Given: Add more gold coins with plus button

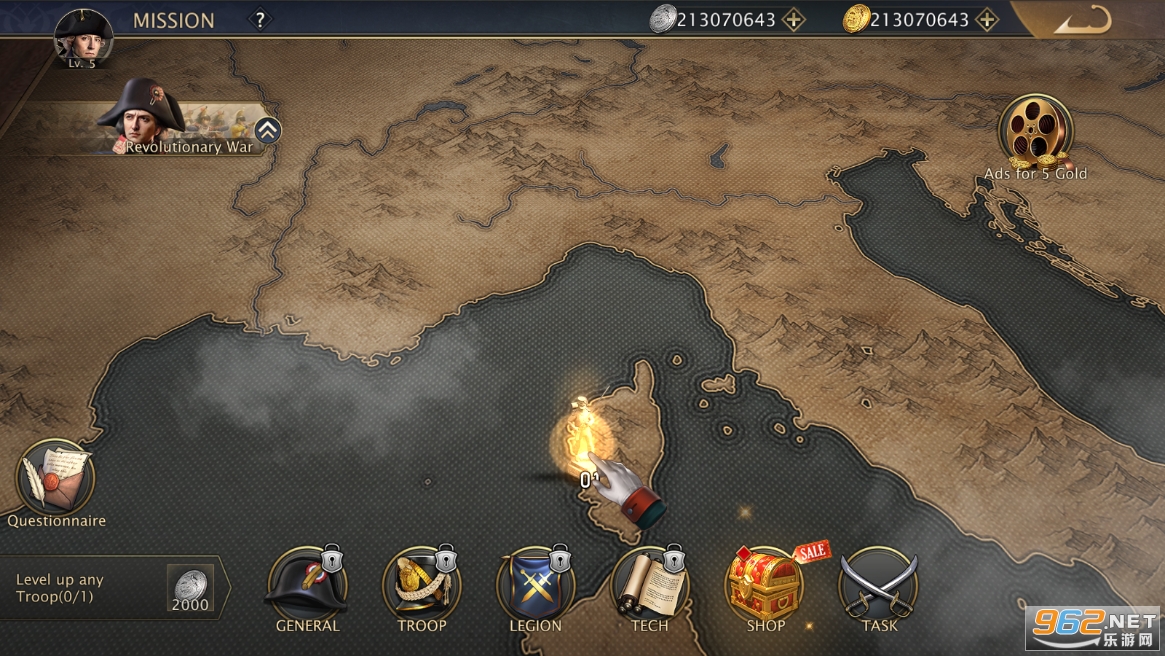Looking at the screenshot, I should (987, 19).
